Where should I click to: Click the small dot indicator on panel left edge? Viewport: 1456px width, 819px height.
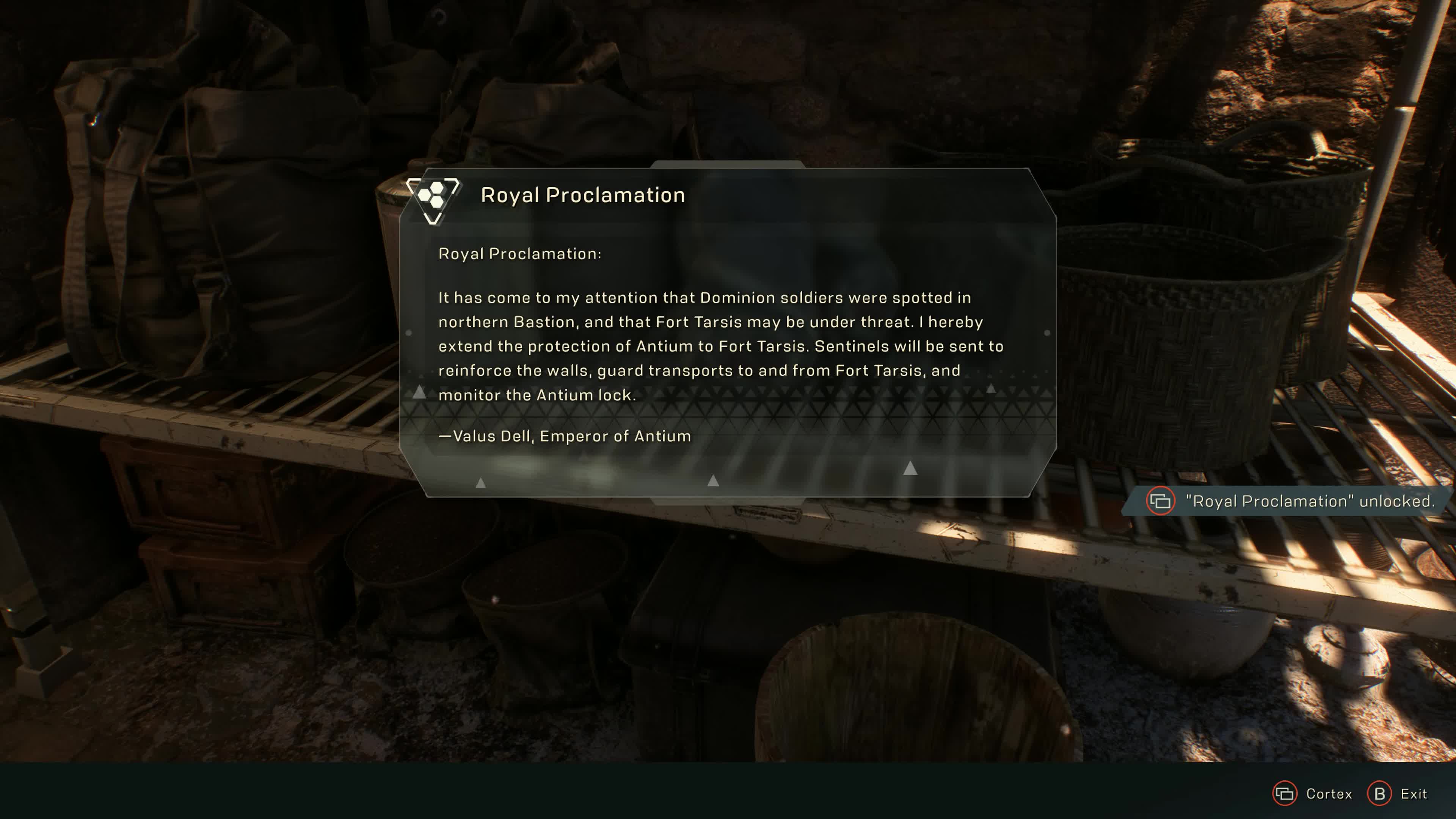tap(409, 333)
